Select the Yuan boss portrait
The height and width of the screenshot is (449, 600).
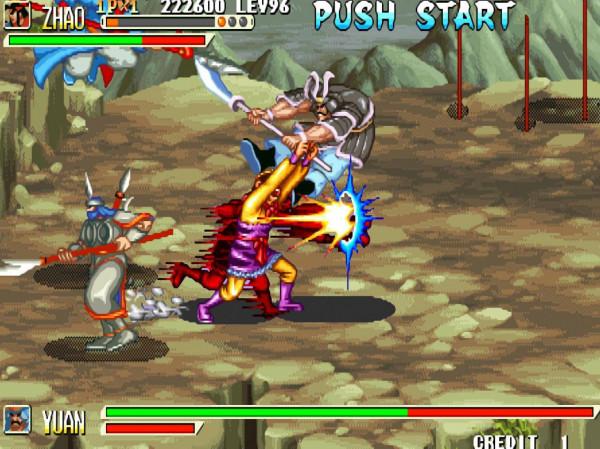coord(18,419)
